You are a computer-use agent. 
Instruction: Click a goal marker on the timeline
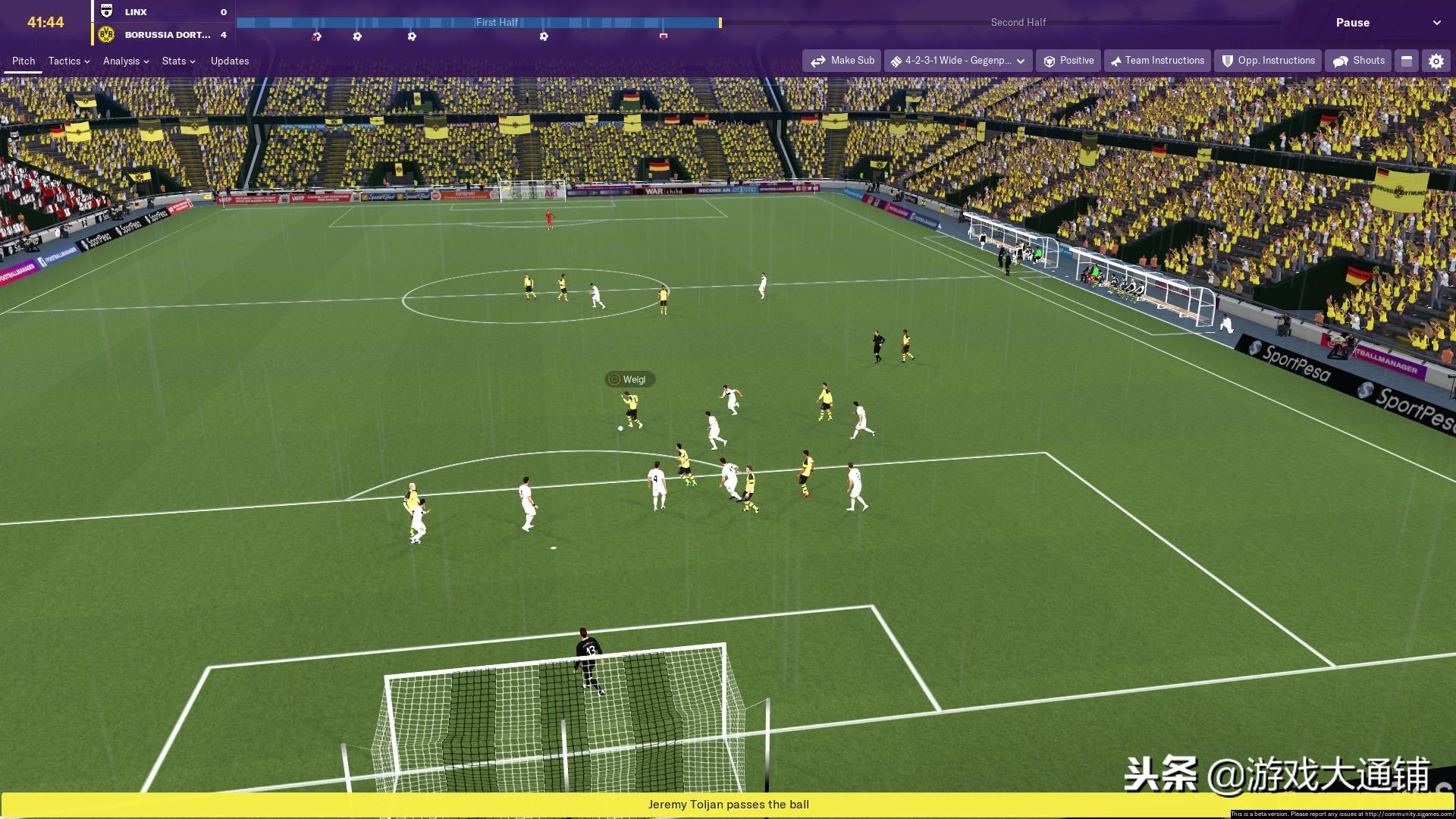pos(356,35)
